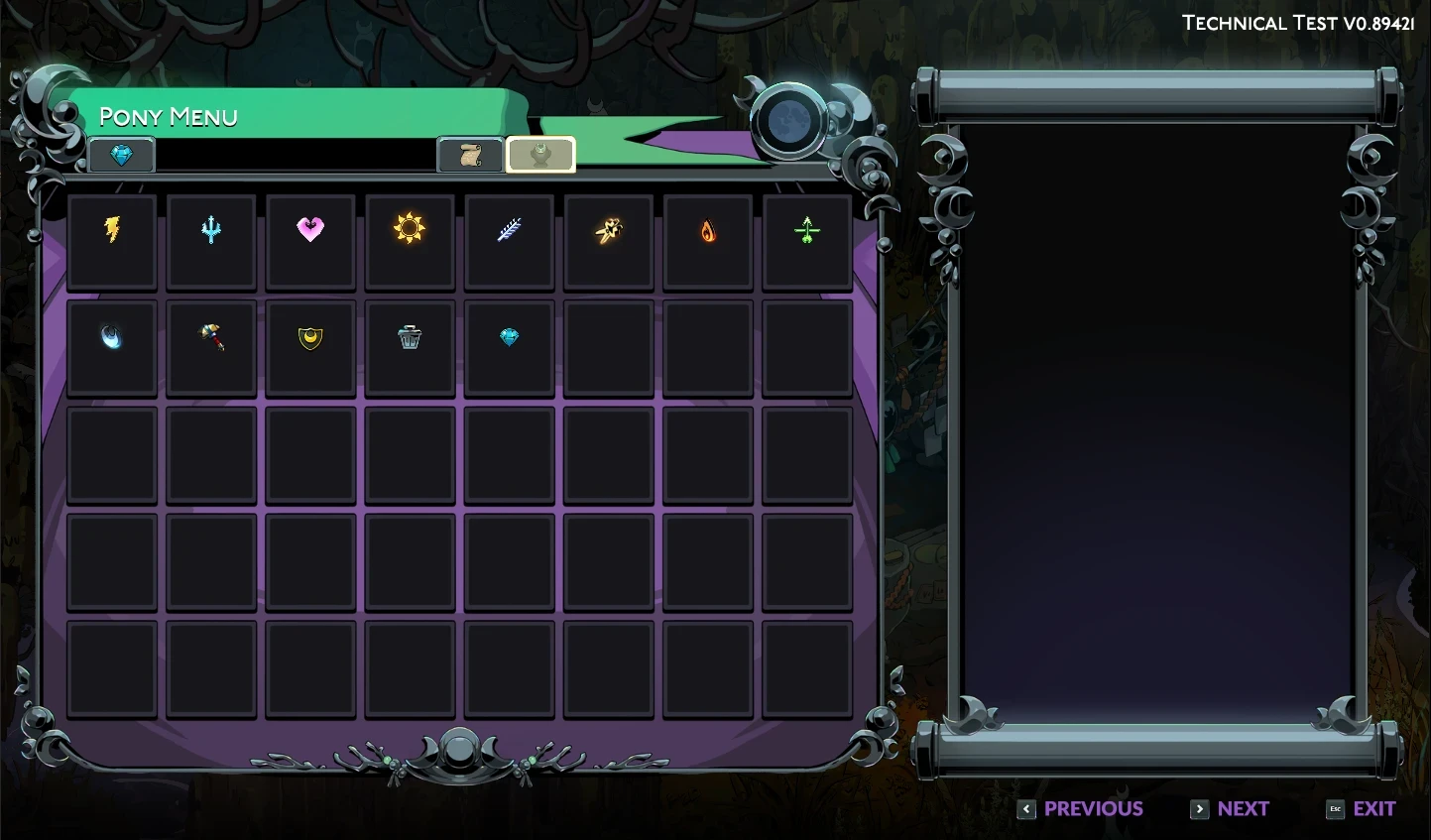
Task: Open the magnifier orb beside the menu header
Action: point(788,121)
